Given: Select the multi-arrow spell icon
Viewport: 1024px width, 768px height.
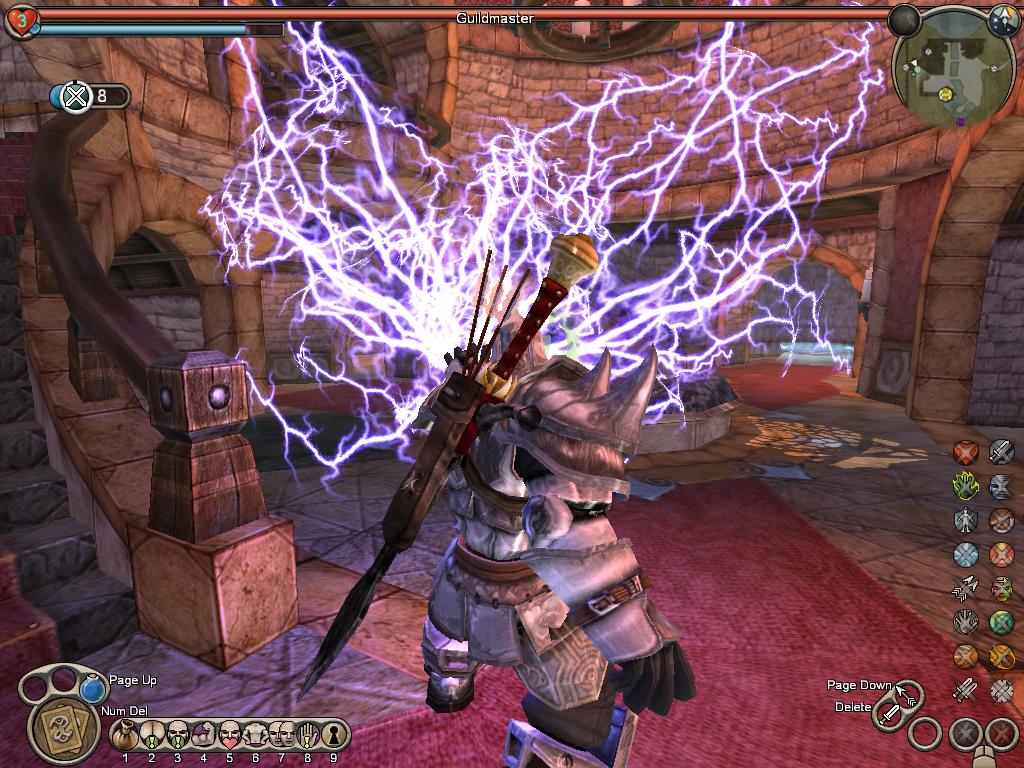Looking at the screenshot, I should 965,588.
